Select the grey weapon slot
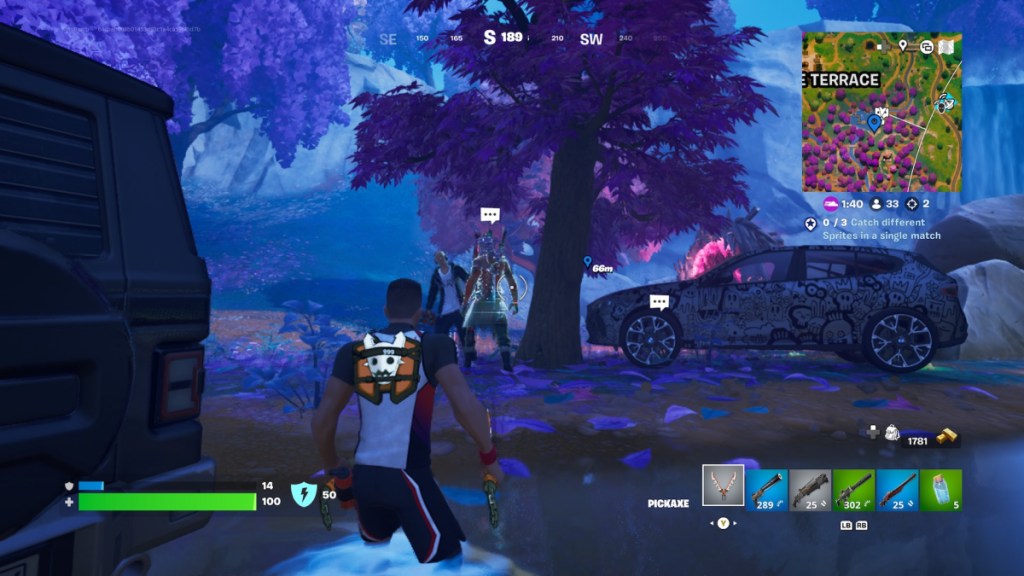Screen dimensions: 1024x576 809,490
